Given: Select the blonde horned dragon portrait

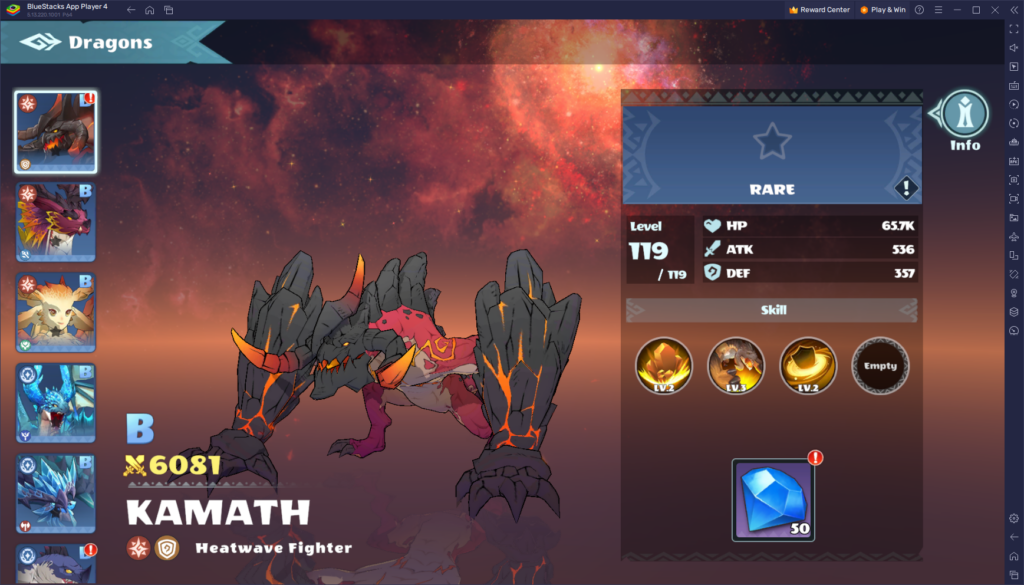Looking at the screenshot, I should (x=56, y=312).
